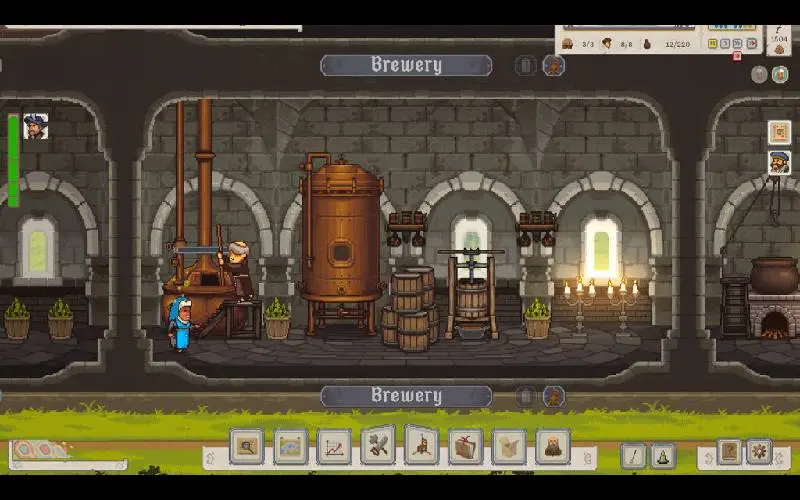Open the question mark help book
This screenshot has height=500, width=800.
[x=729, y=452]
